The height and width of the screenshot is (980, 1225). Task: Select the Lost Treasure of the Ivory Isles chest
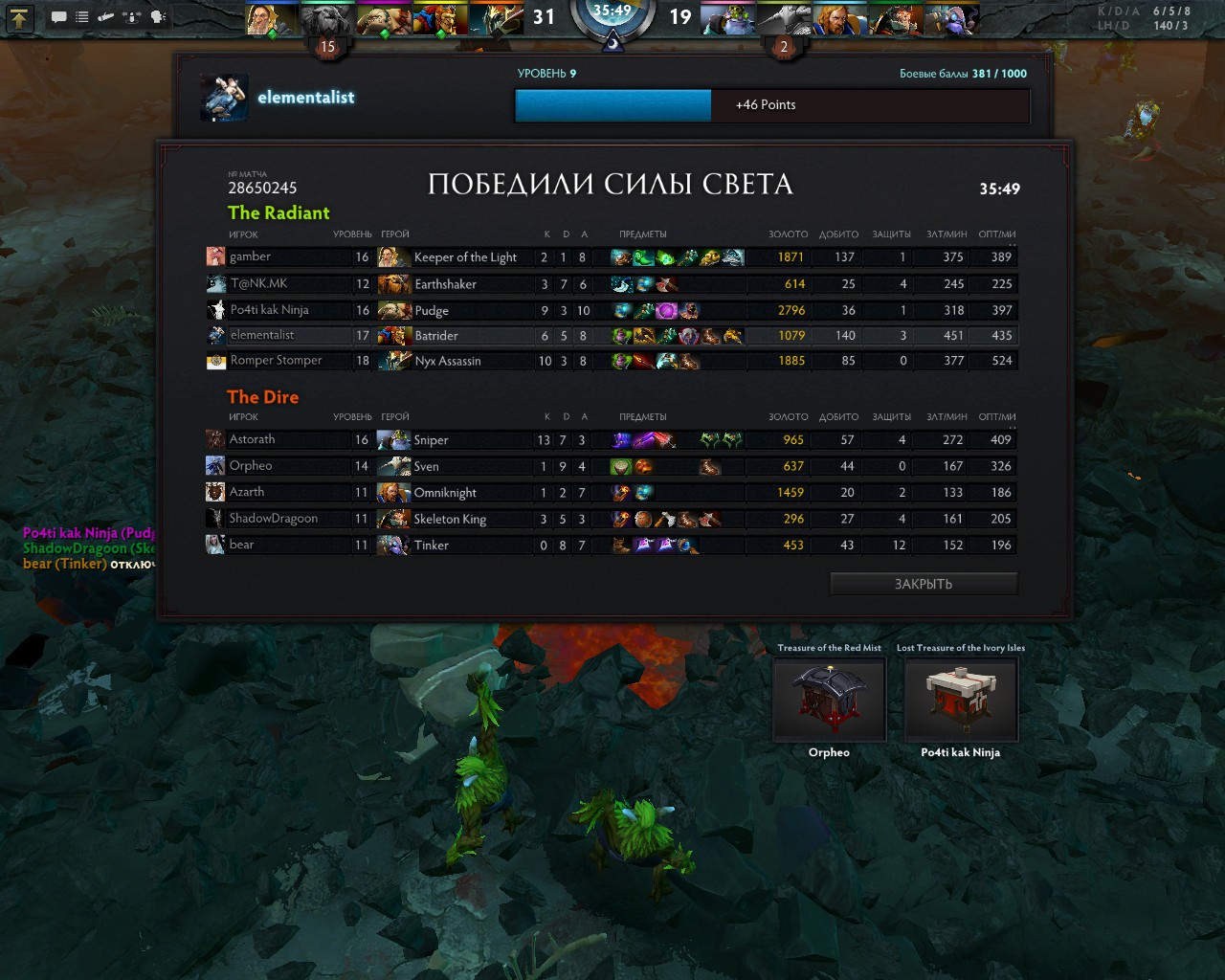pyautogui.click(x=961, y=699)
